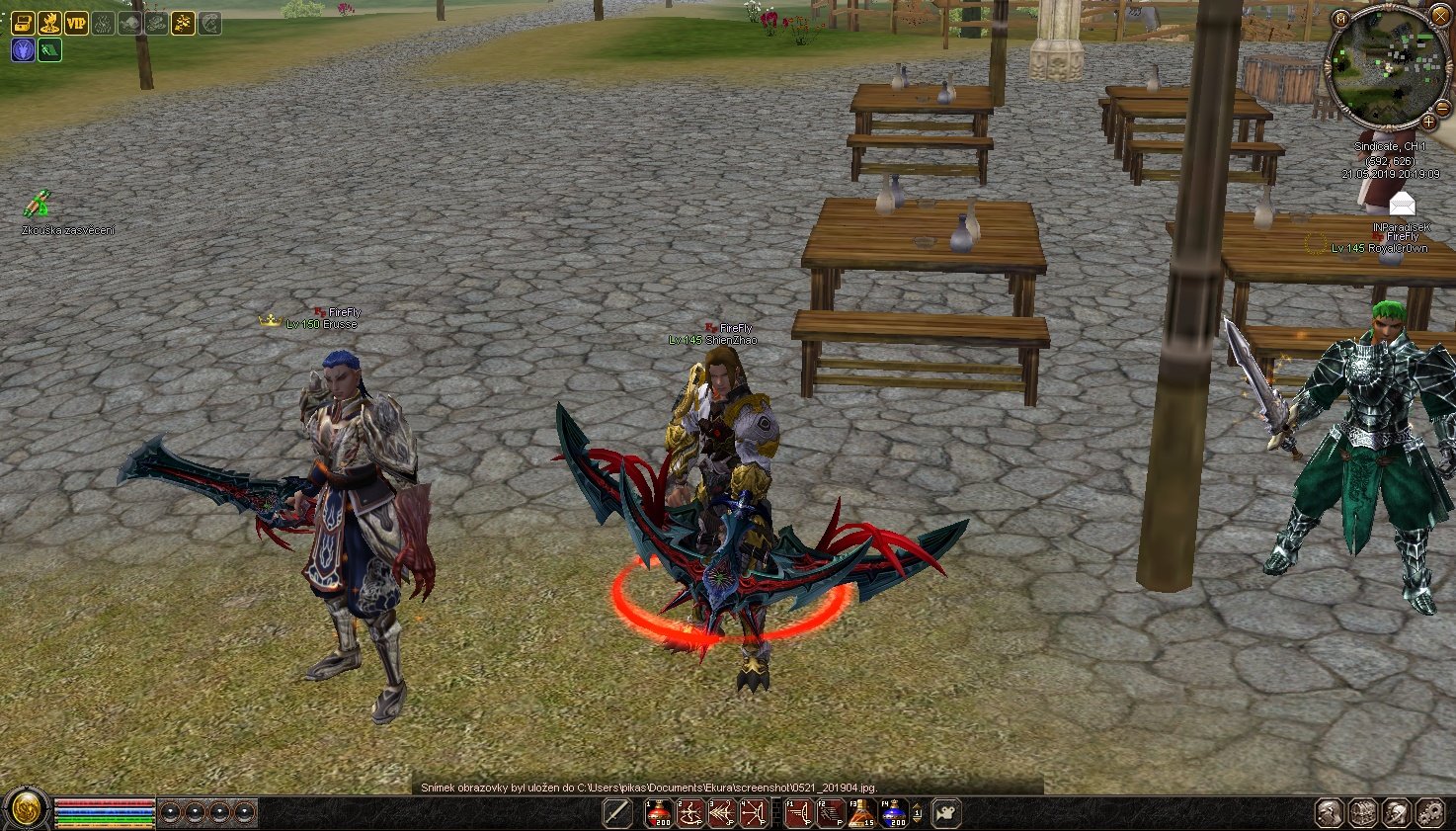The height and width of the screenshot is (831, 1456).
Task: Zoom in the minimap with plus button
Action: click(x=1428, y=122)
